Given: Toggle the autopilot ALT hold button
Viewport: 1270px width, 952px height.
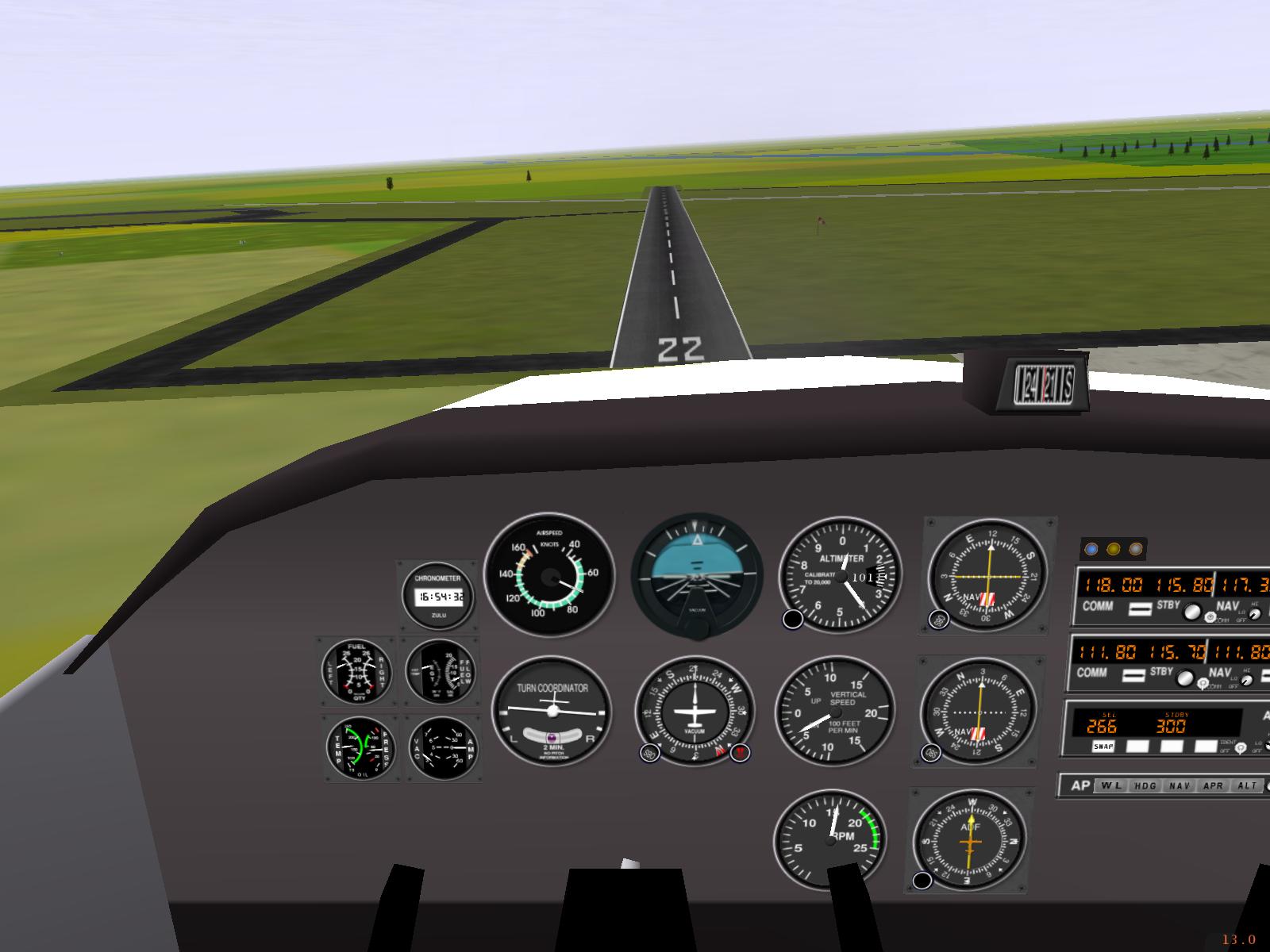Looking at the screenshot, I should [1248, 785].
